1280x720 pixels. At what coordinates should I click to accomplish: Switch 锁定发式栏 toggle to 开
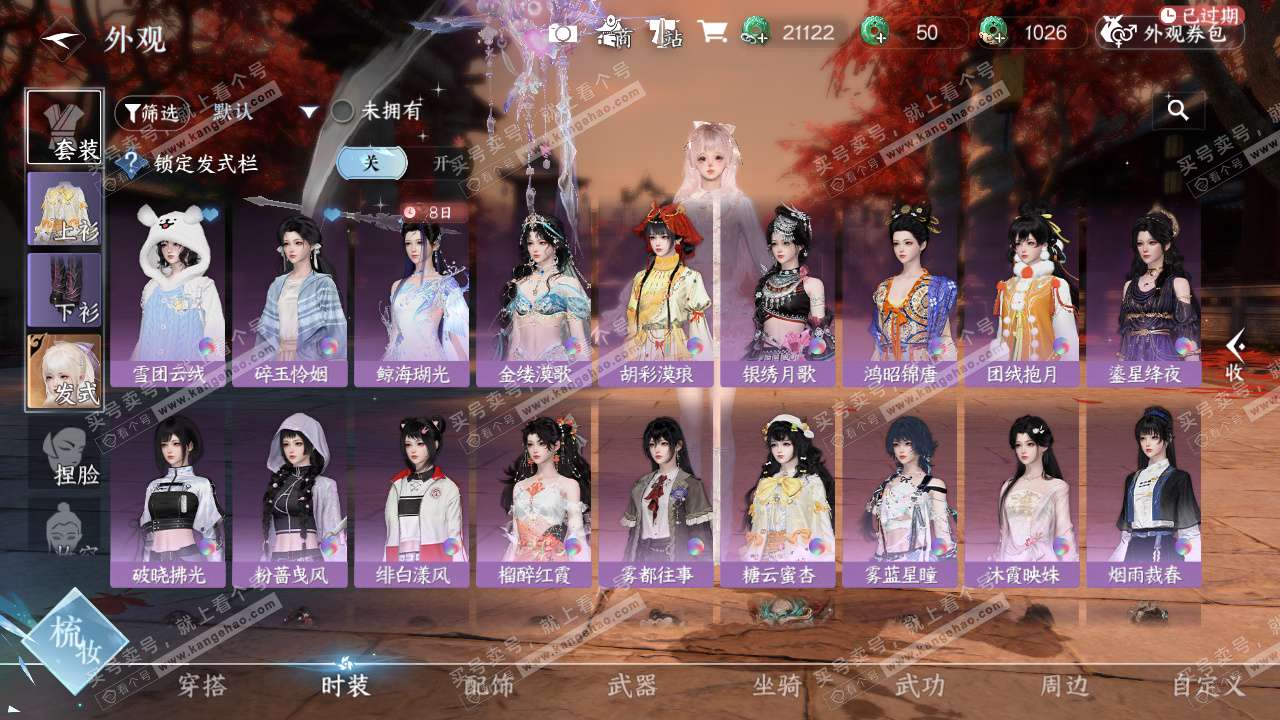439,163
